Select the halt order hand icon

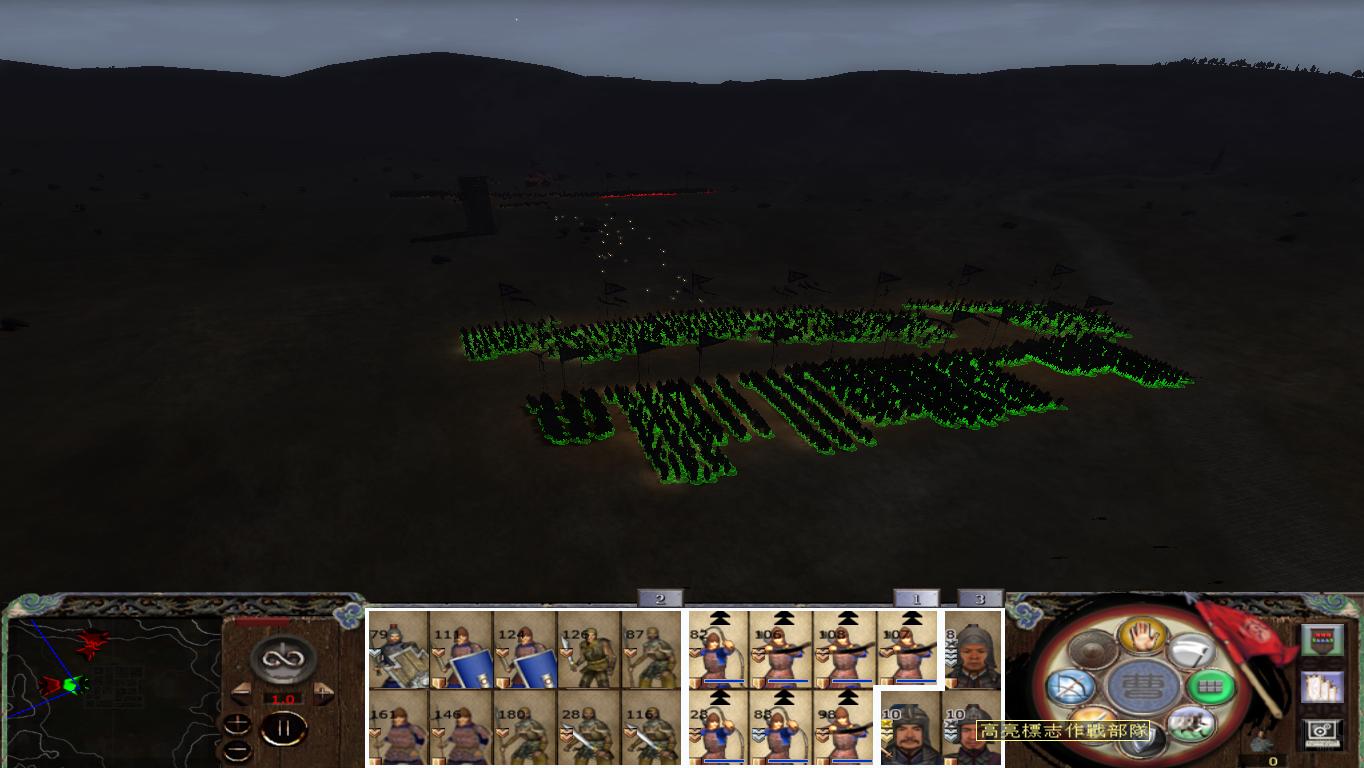point(1143,635)
